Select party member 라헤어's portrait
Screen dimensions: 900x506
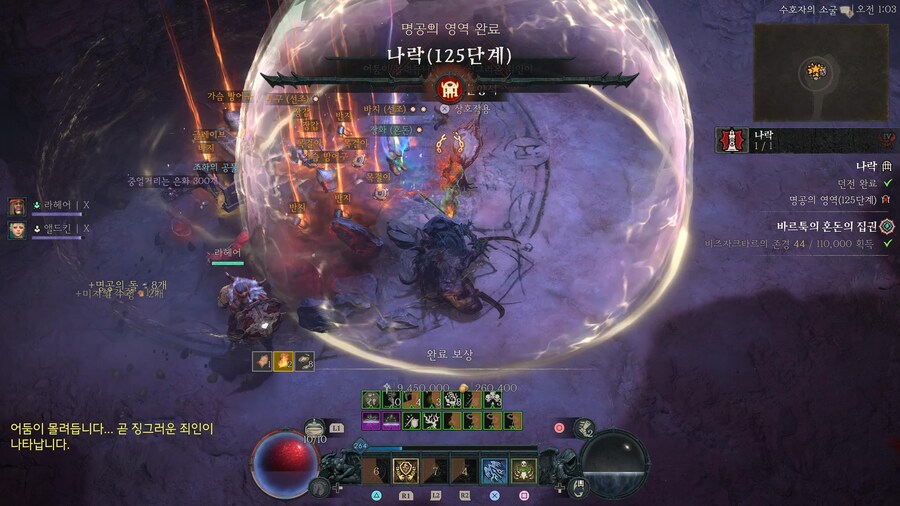(17, 206)
